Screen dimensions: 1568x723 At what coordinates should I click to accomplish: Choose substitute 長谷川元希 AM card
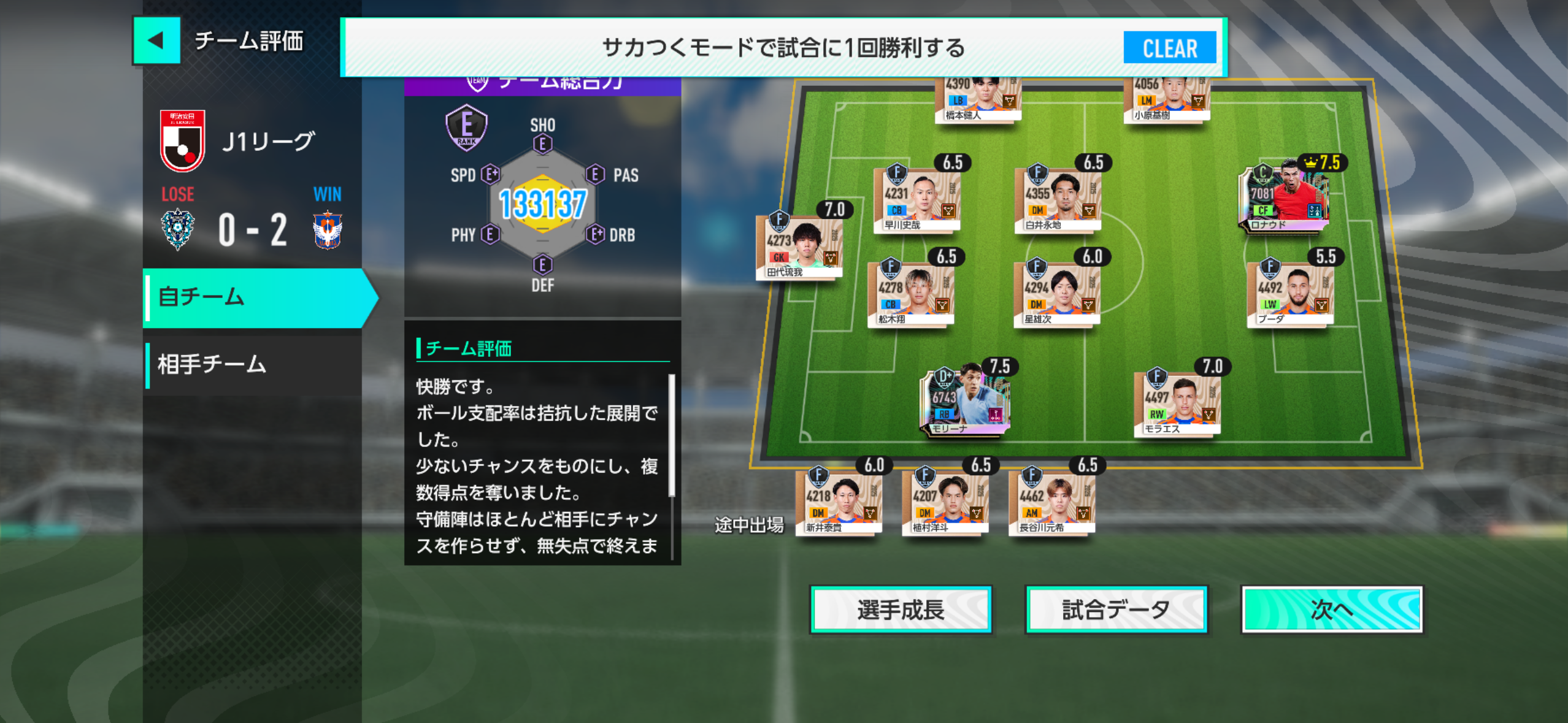[x=1051, y=502]
